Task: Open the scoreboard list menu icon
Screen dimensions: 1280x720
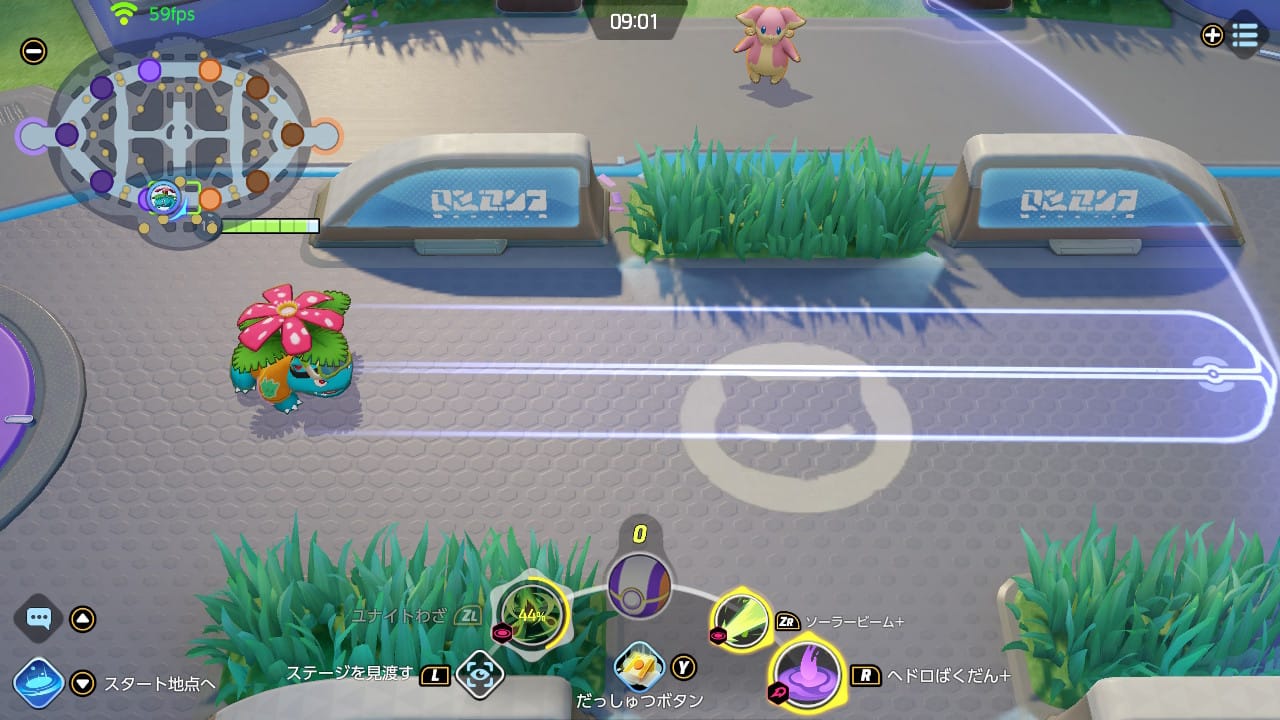Action: [x=1245, y=35]
